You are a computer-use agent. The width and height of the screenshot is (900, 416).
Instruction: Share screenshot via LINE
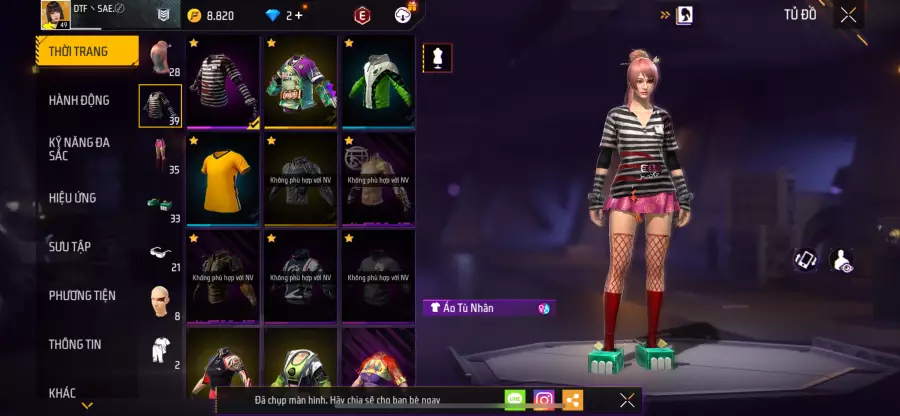(515, 400)
